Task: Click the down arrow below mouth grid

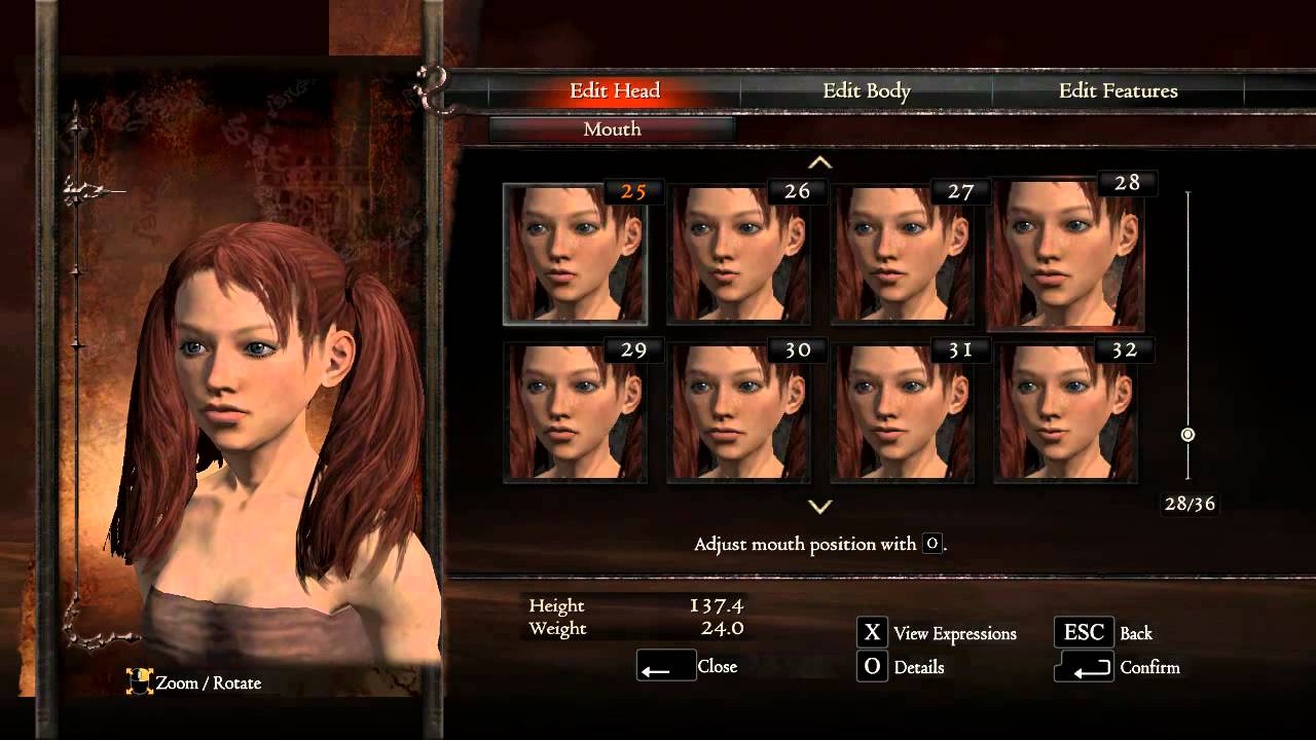Action: click(820, 507)
